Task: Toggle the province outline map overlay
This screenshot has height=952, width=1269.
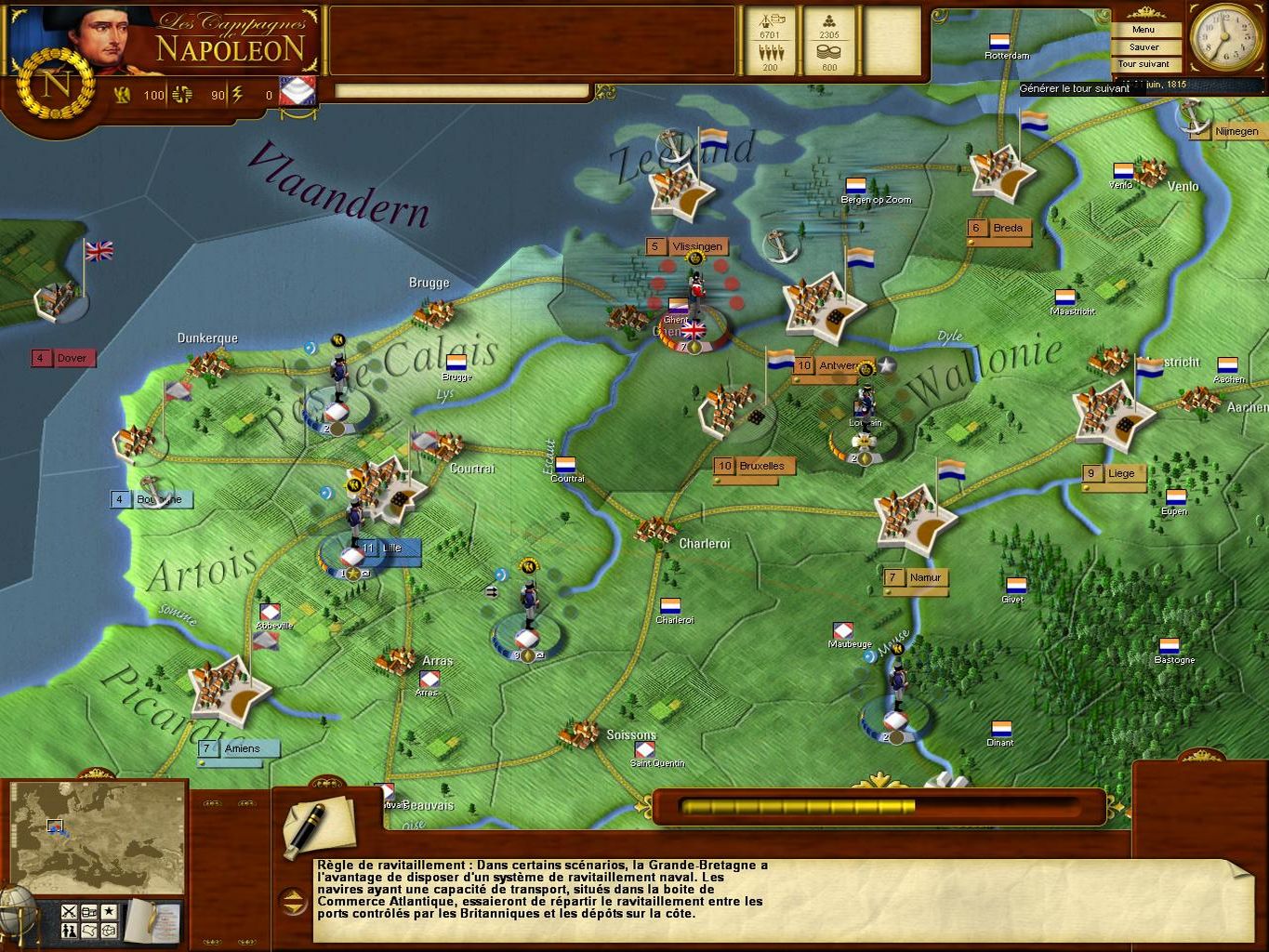Action: [88, 932]
